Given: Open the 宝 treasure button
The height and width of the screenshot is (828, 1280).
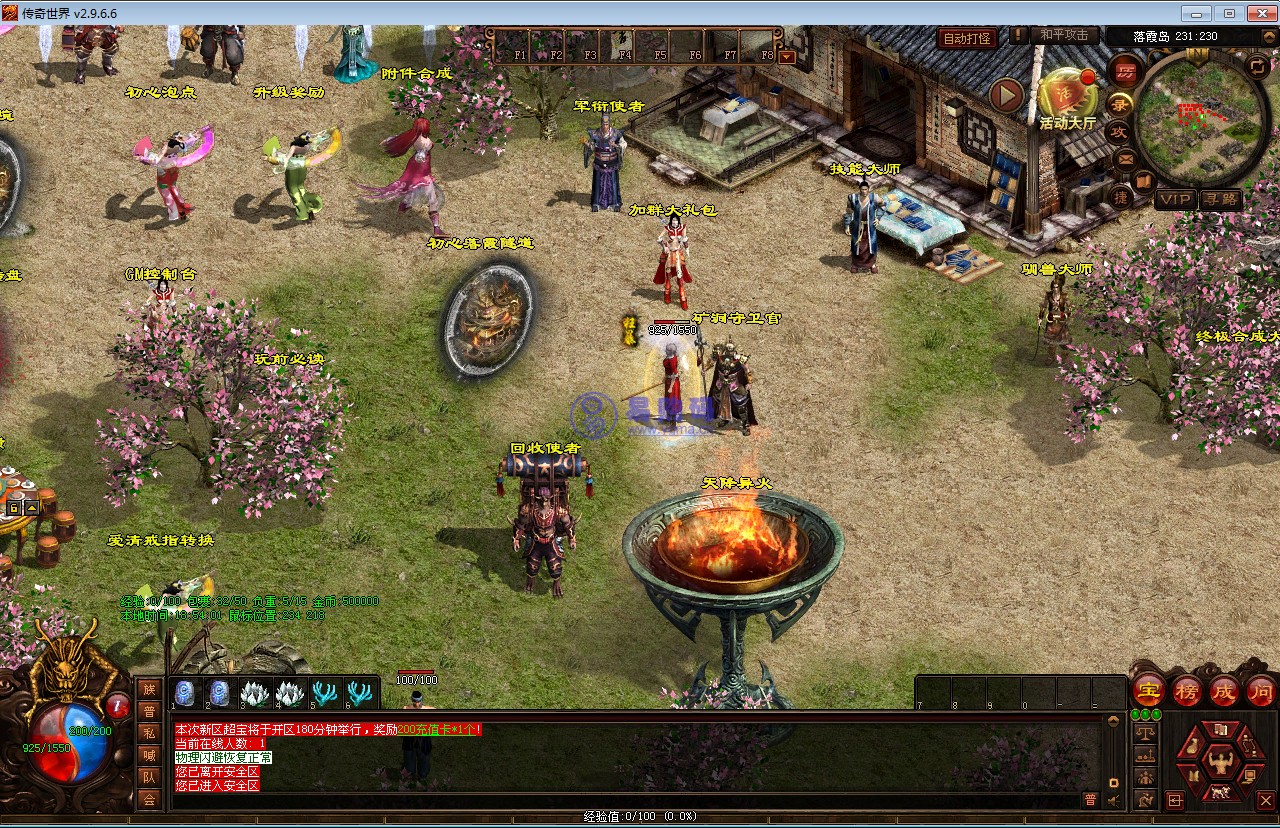Looking at the screenshot, I should (x=1148, y=691).
